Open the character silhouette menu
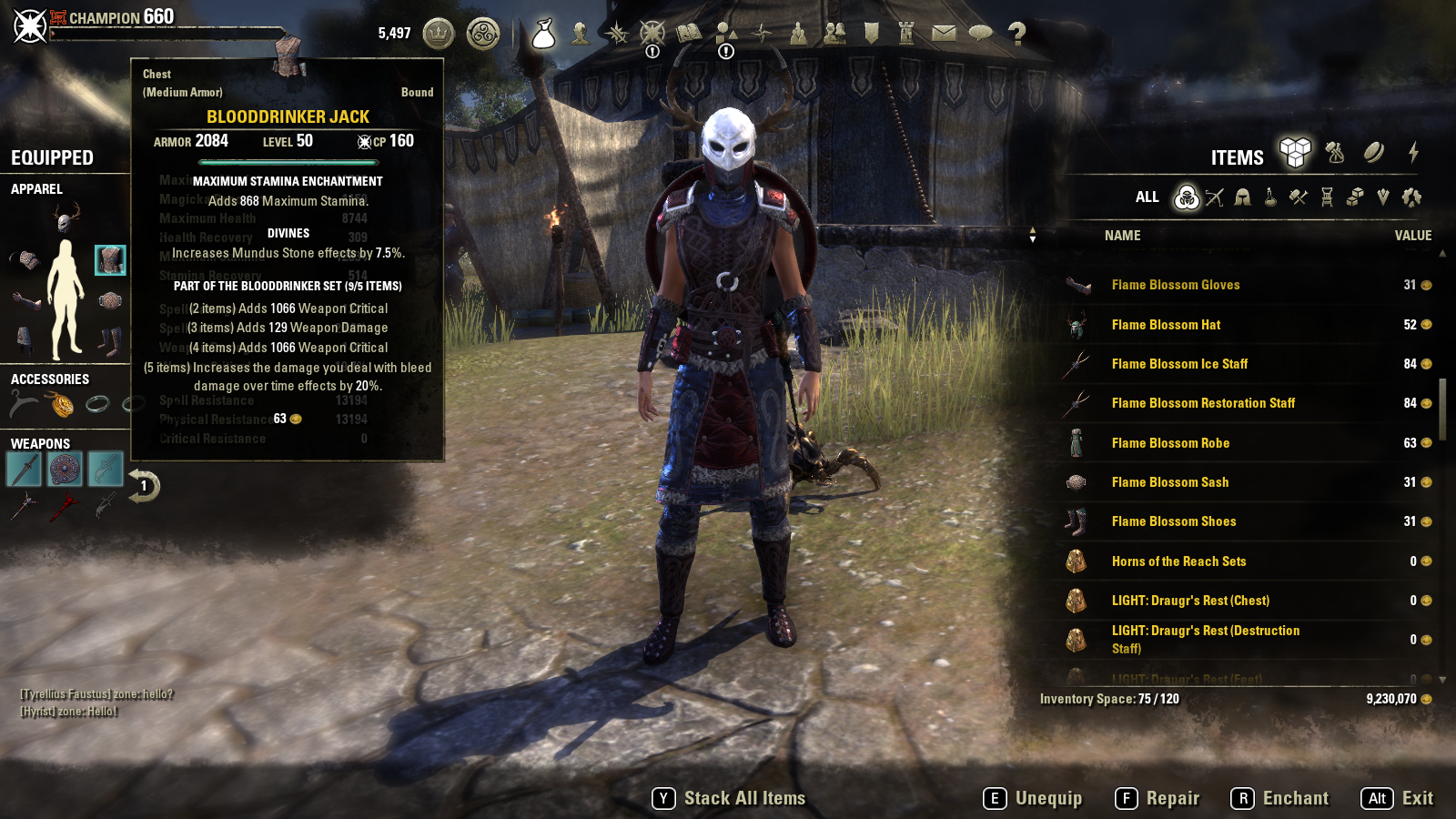Image resolution: width=1456 pixels, height=819 pixels. 580,34
